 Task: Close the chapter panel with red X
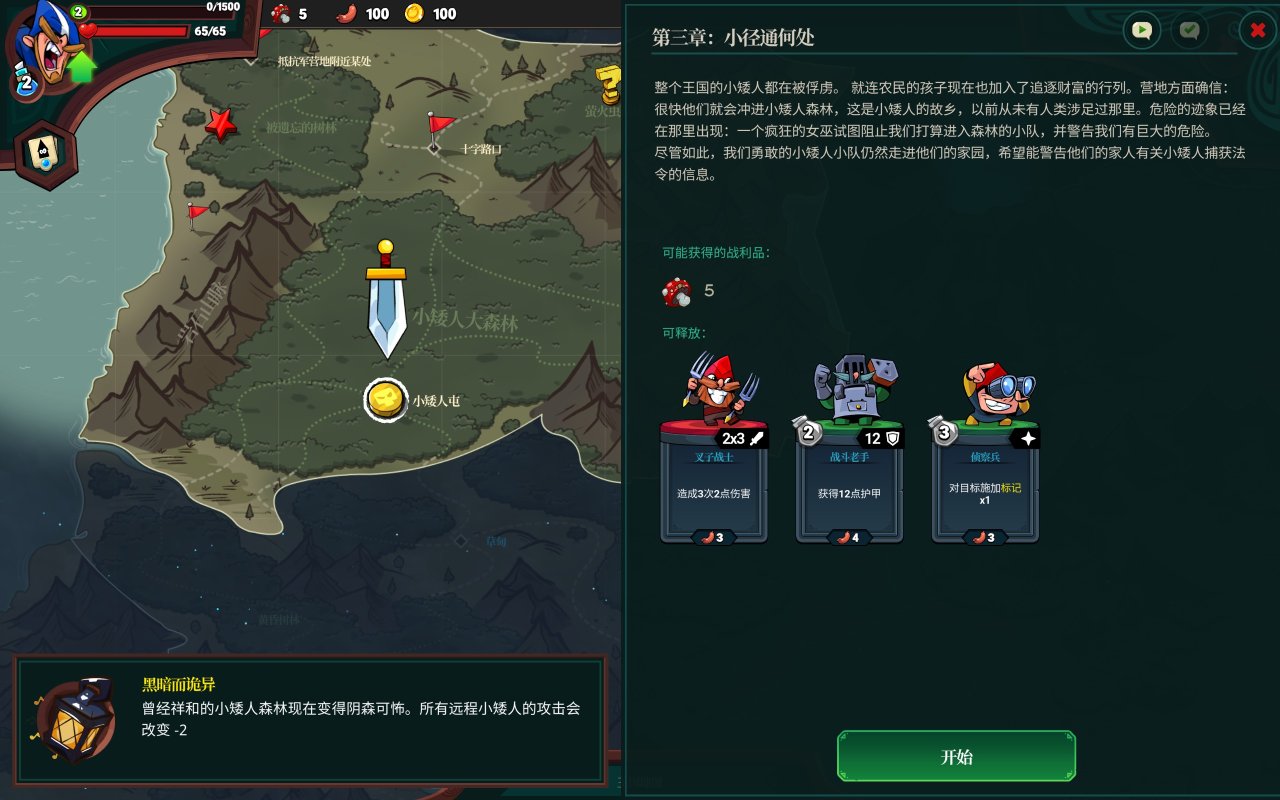click(1256, 30)
